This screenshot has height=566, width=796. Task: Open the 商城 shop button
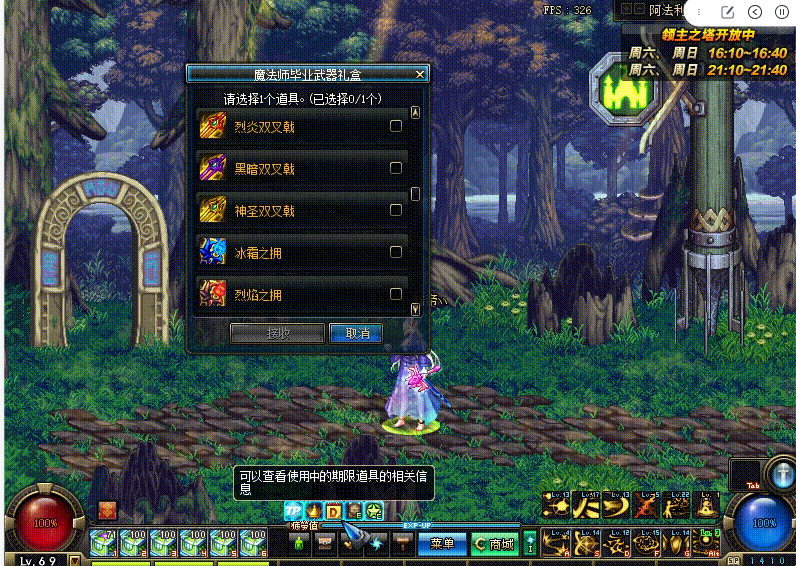(495, 544)
